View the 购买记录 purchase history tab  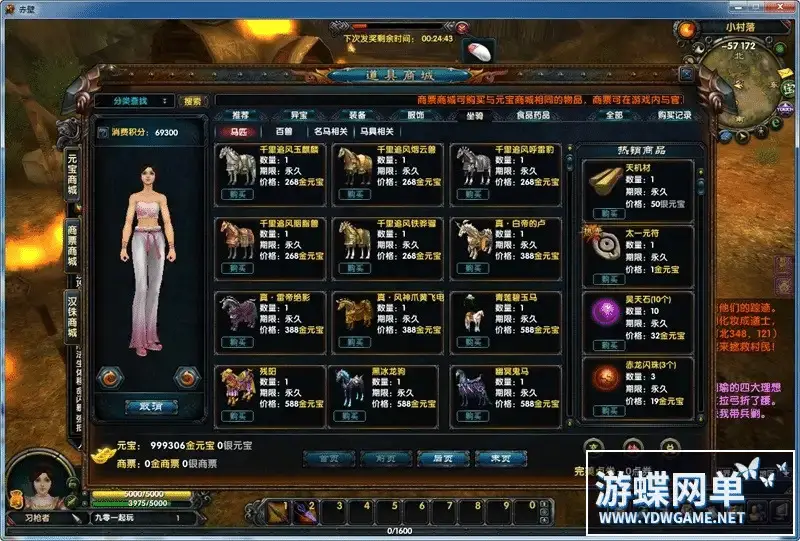click(673, 115)
